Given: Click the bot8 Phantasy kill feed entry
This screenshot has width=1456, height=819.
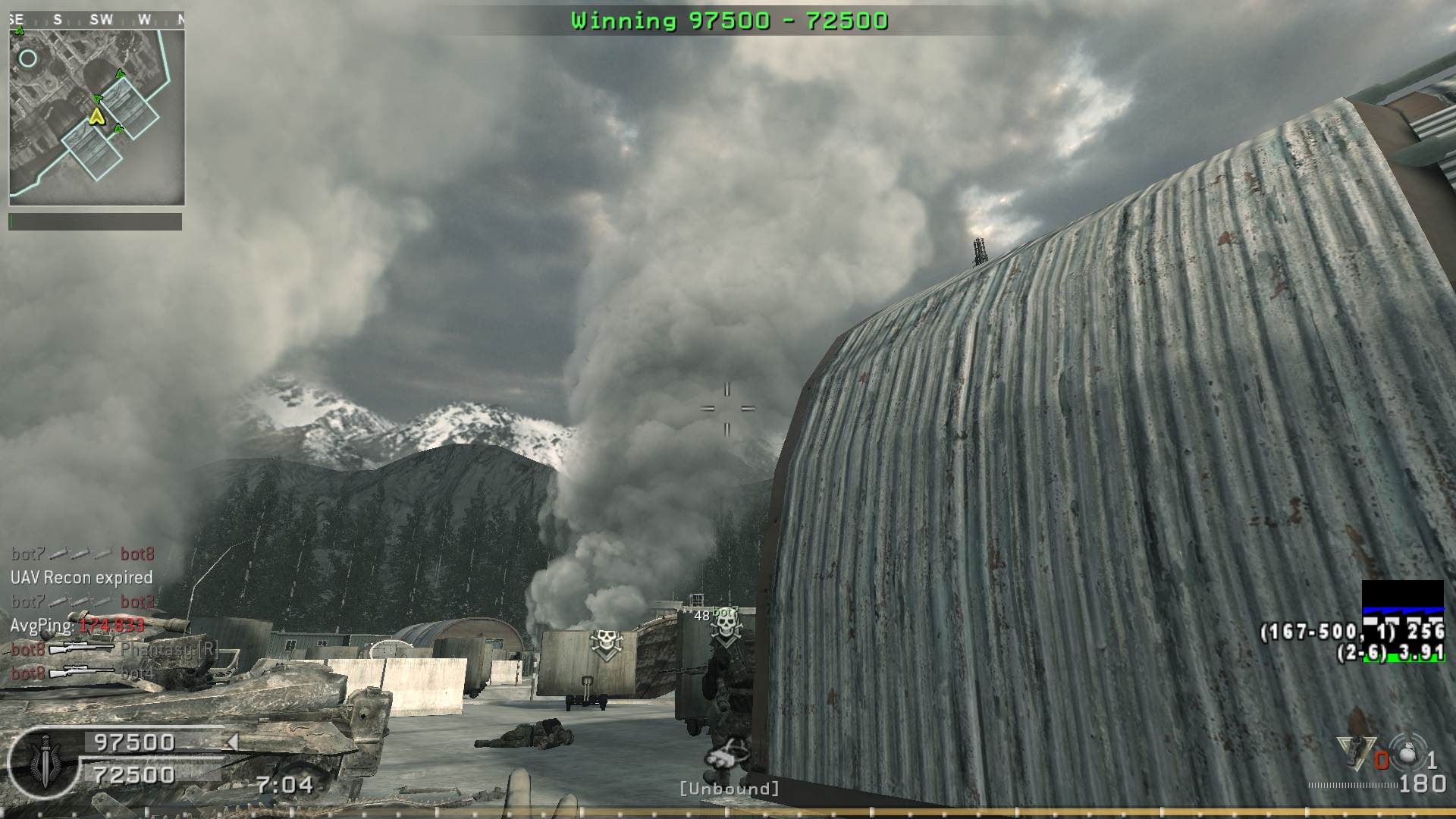Looking at the screenshot, I should (115, 649).
